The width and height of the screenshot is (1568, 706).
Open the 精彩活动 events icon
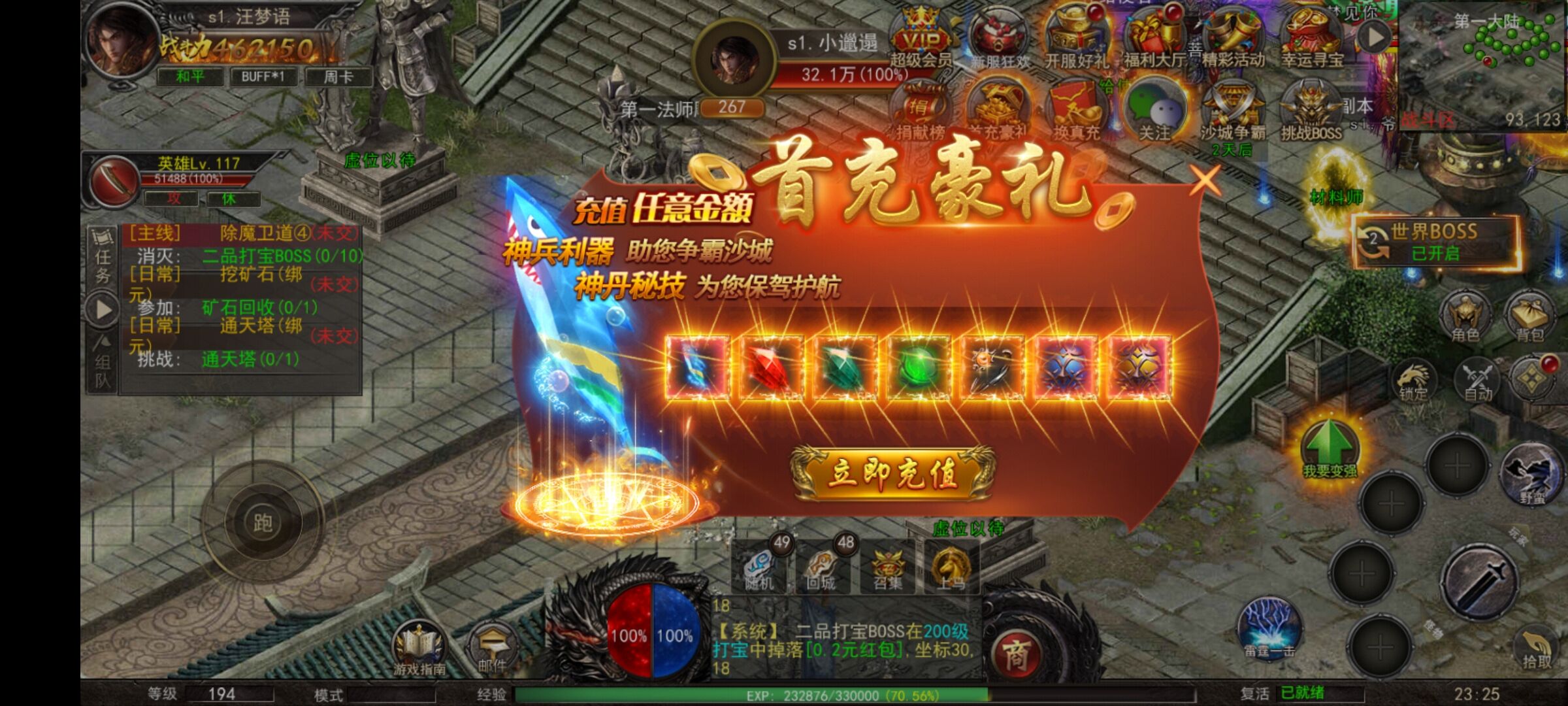click(1233, 41)
